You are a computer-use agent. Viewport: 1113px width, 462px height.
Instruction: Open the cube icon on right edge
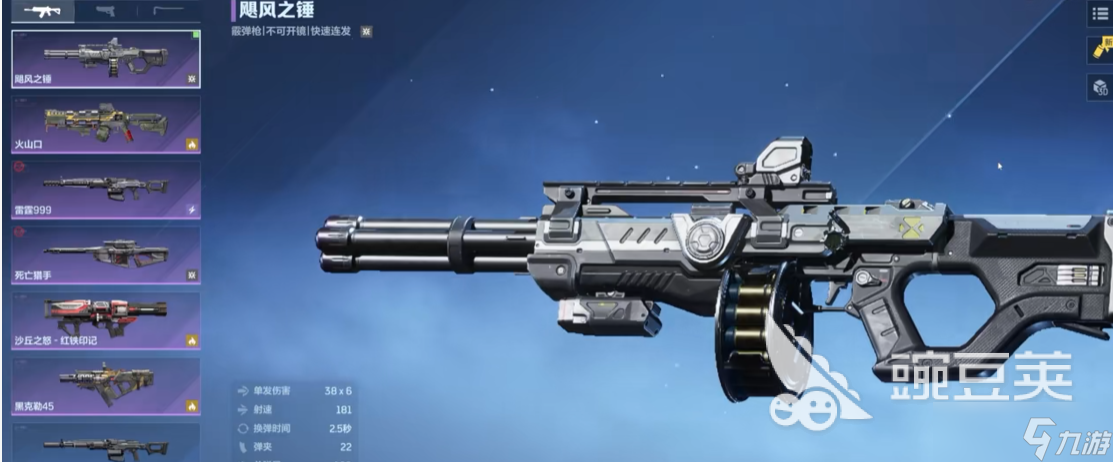1100,87
